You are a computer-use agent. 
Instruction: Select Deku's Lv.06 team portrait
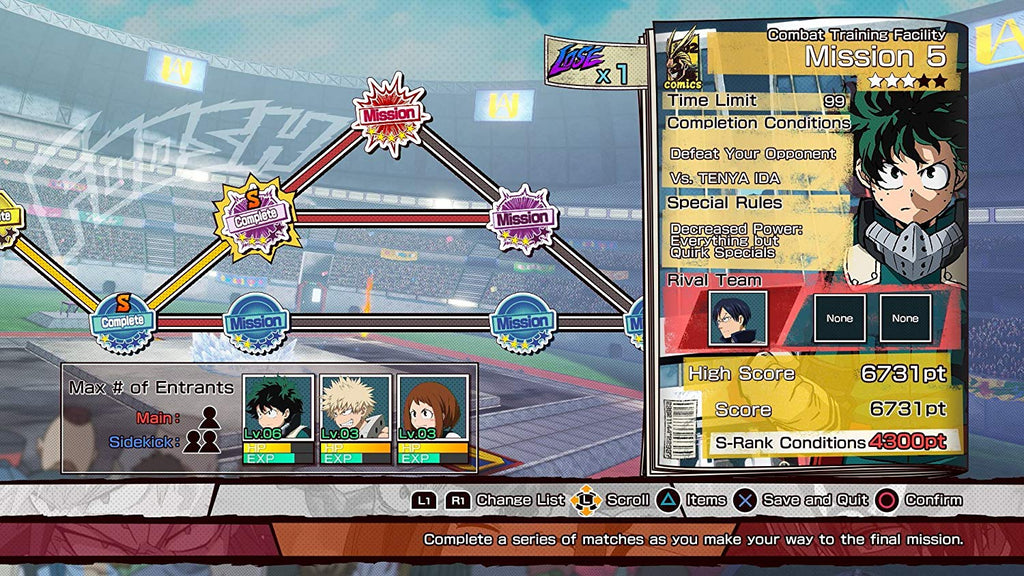[278, 418]
